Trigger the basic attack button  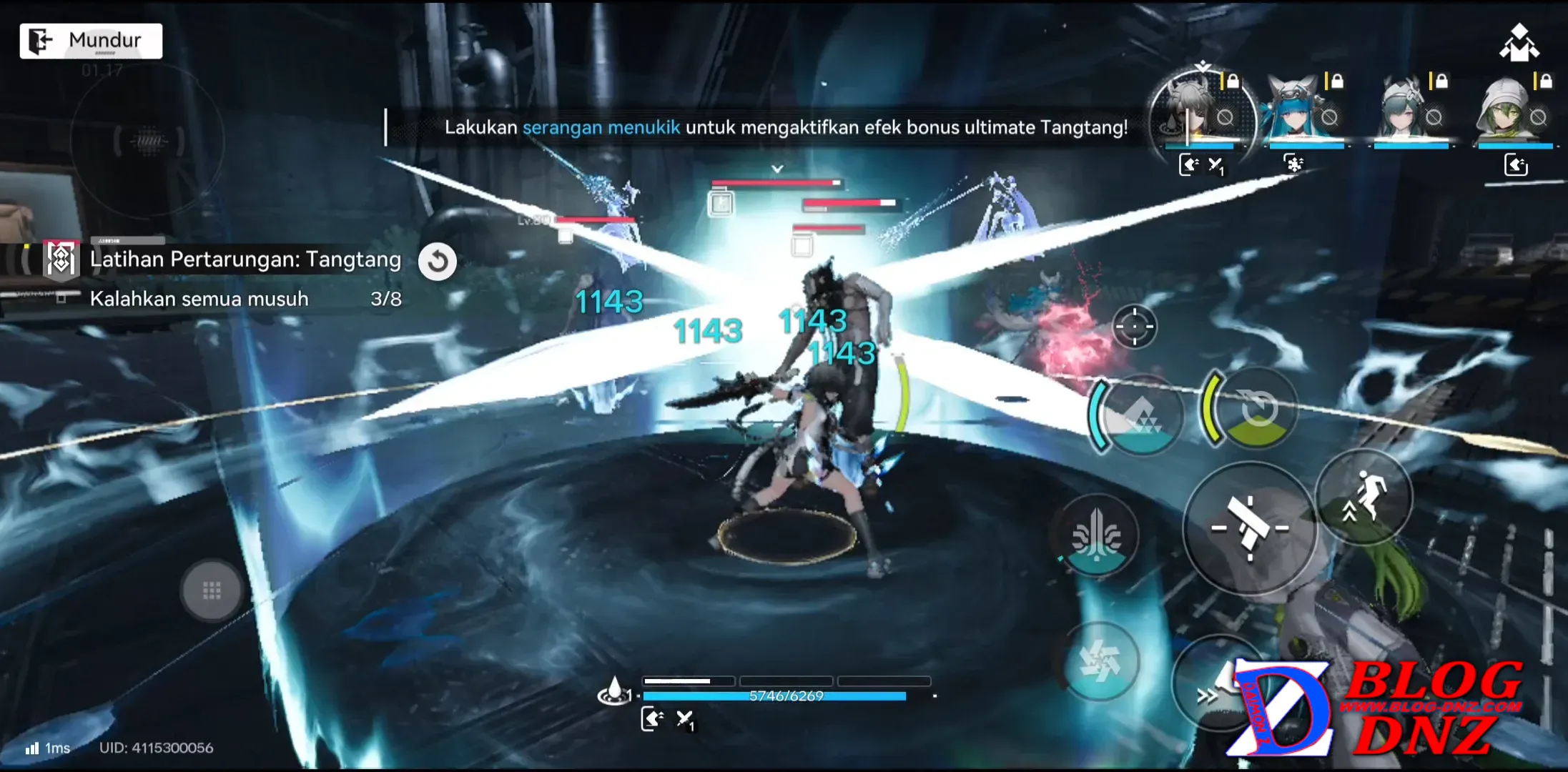(1250, 528)
